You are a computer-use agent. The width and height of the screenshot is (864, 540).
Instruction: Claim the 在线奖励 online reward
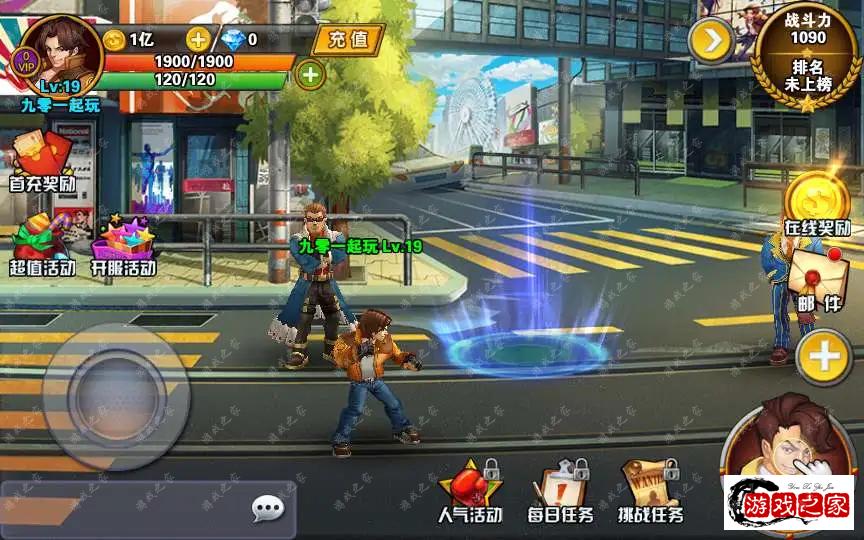tap(815, 208)
